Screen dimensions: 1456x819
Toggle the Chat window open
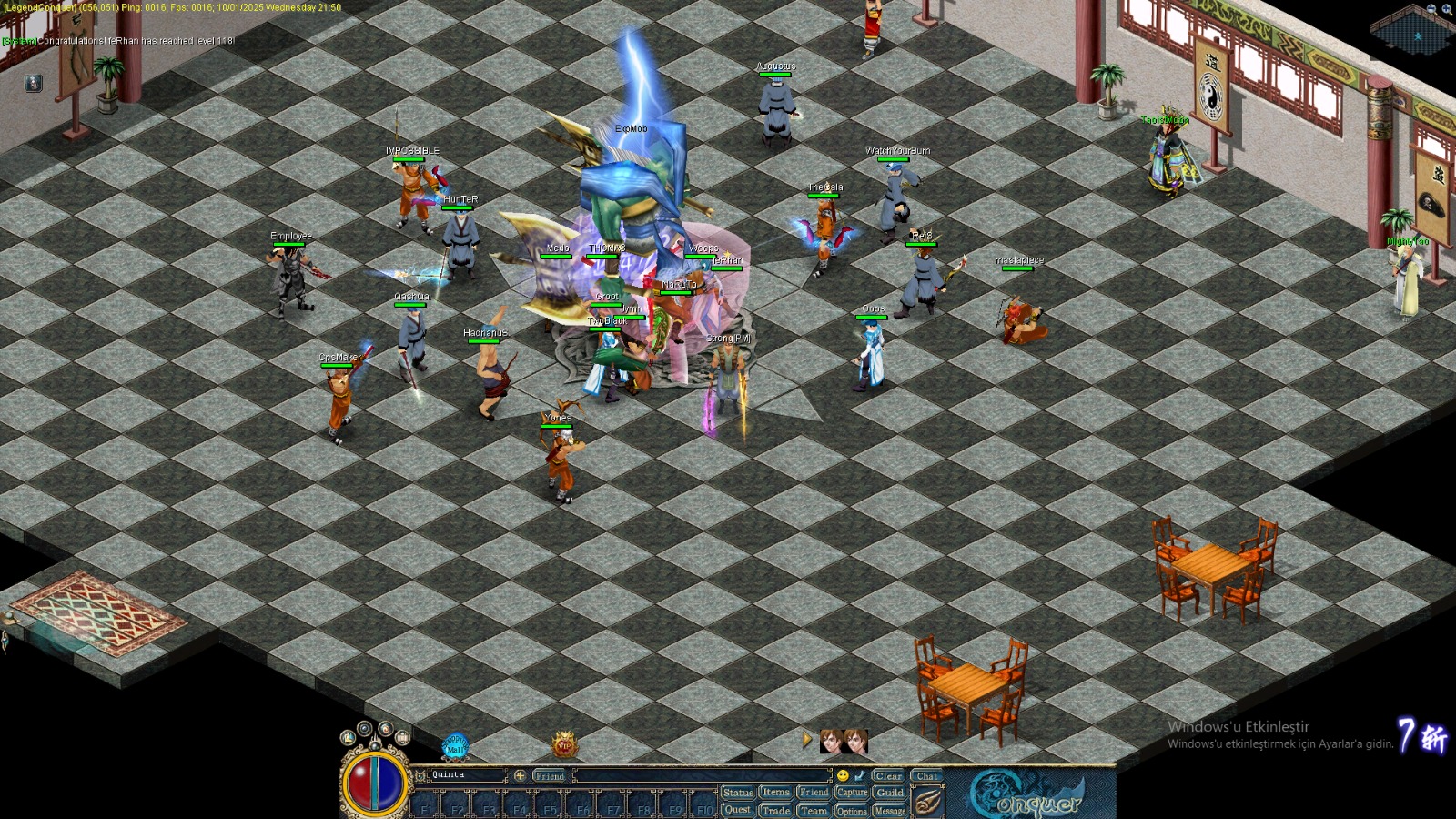[927, 776]
